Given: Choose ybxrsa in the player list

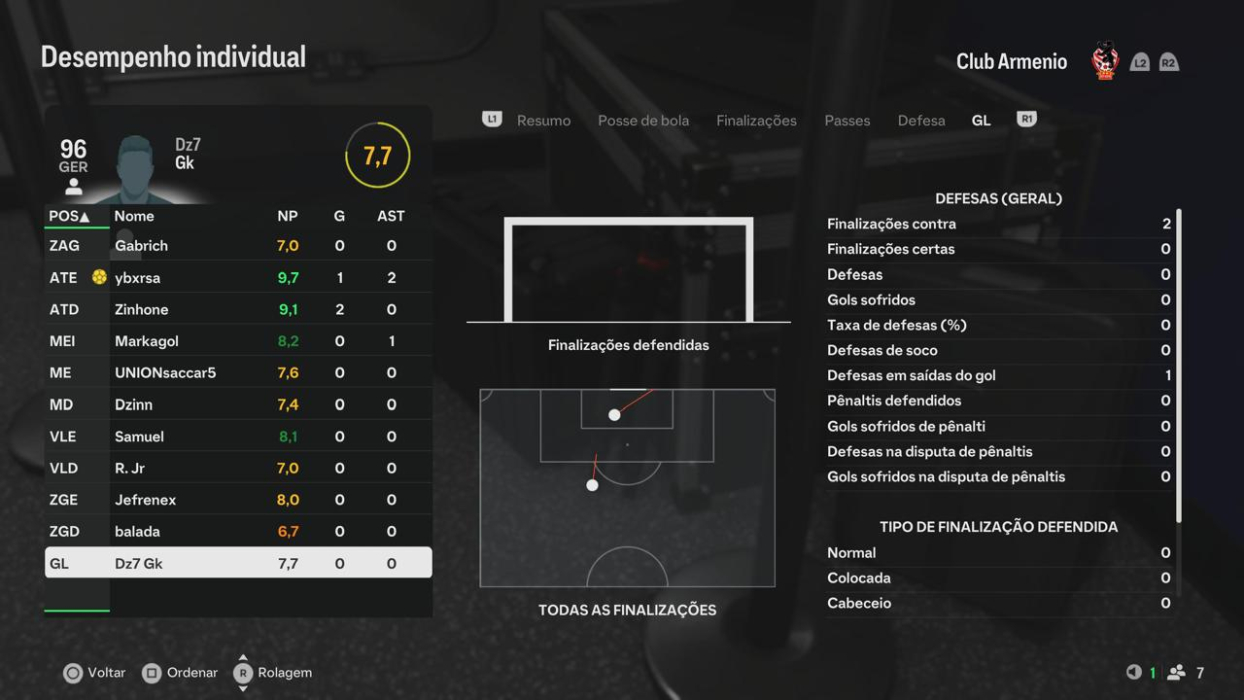Looking at the screenshot, I should pyautogui.click(x=238, y=278).
